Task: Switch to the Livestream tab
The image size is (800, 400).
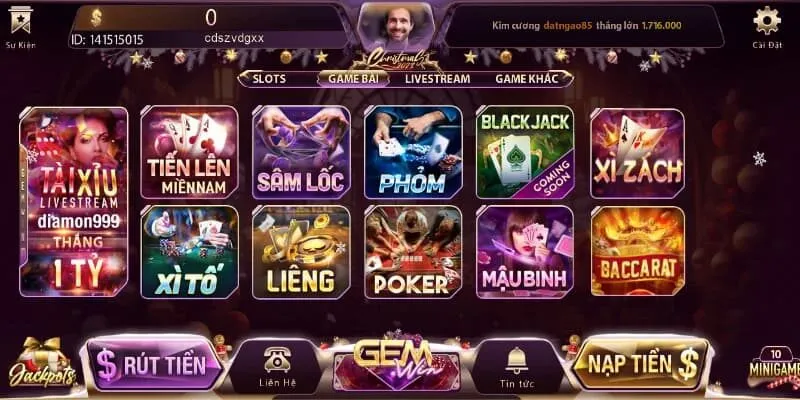Action: click(x=438, y=78)
